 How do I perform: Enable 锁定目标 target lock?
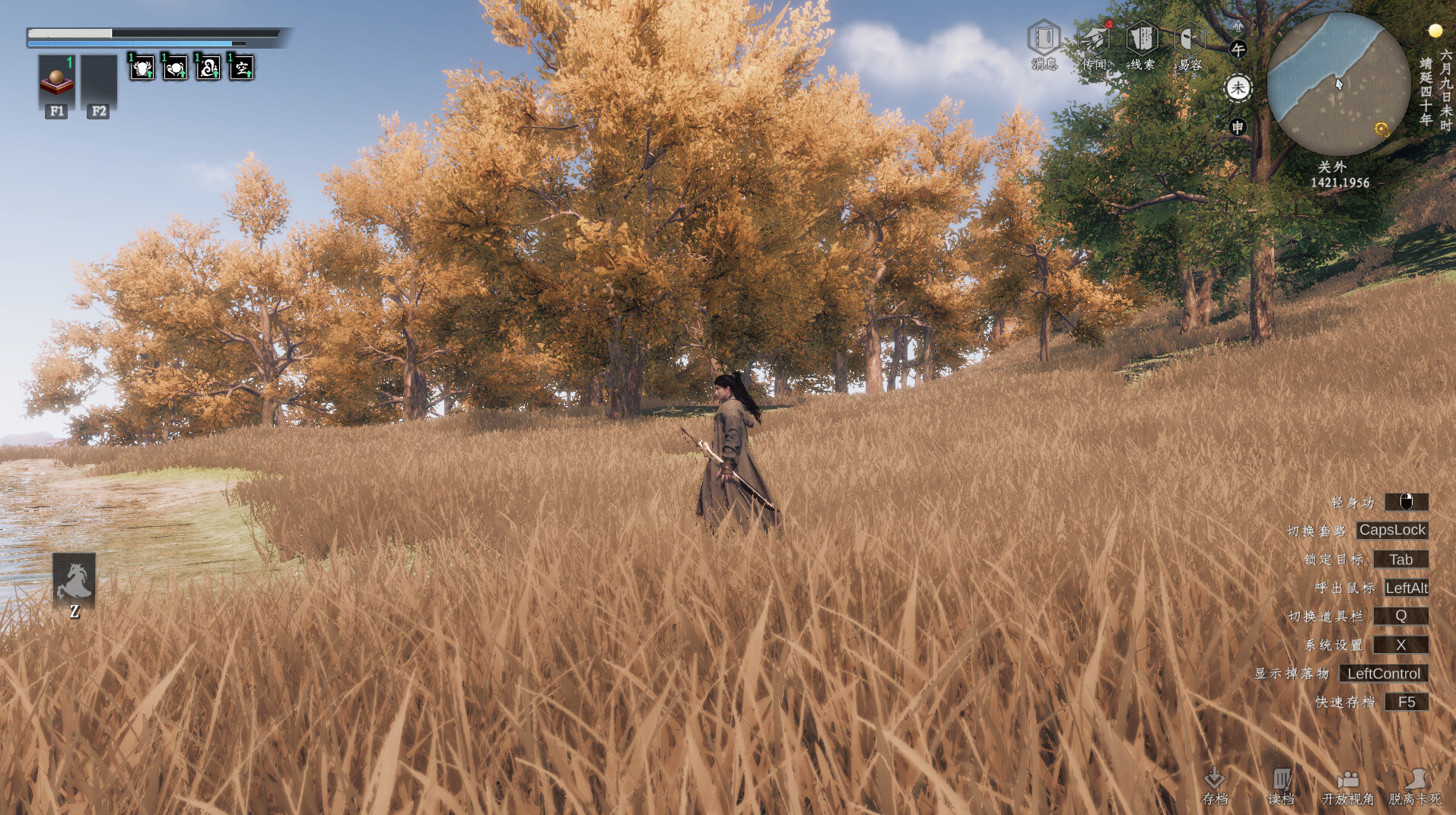pos(1402,559)
